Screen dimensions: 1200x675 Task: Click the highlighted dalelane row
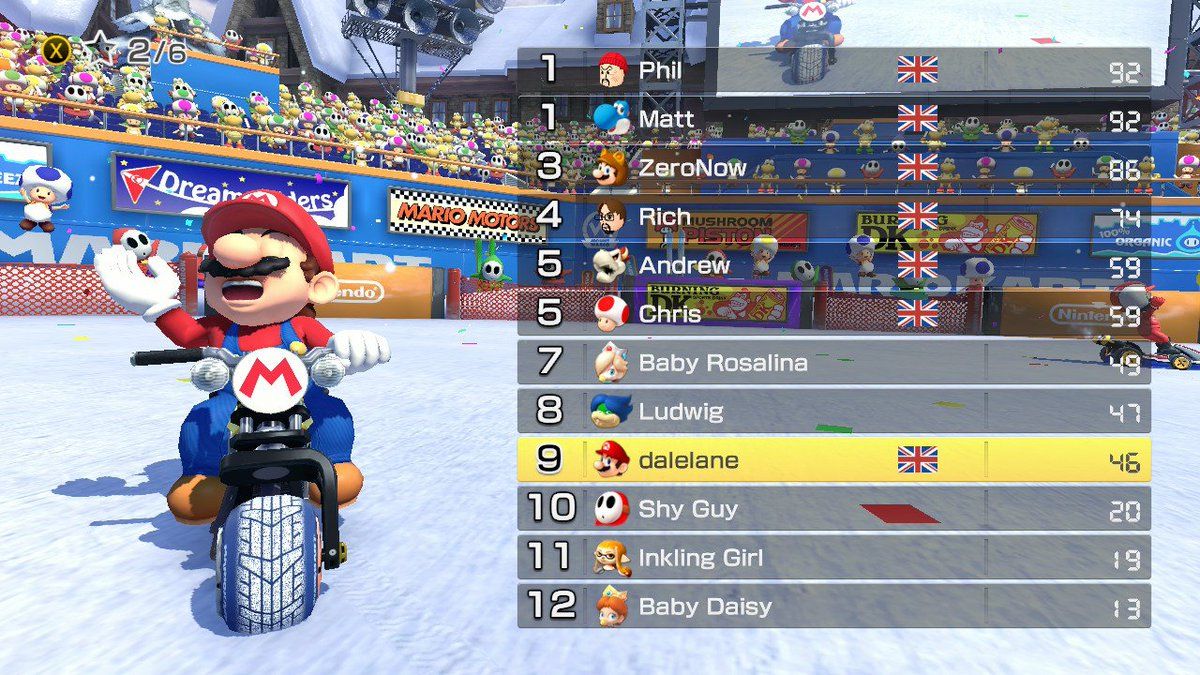coord(833,460)
